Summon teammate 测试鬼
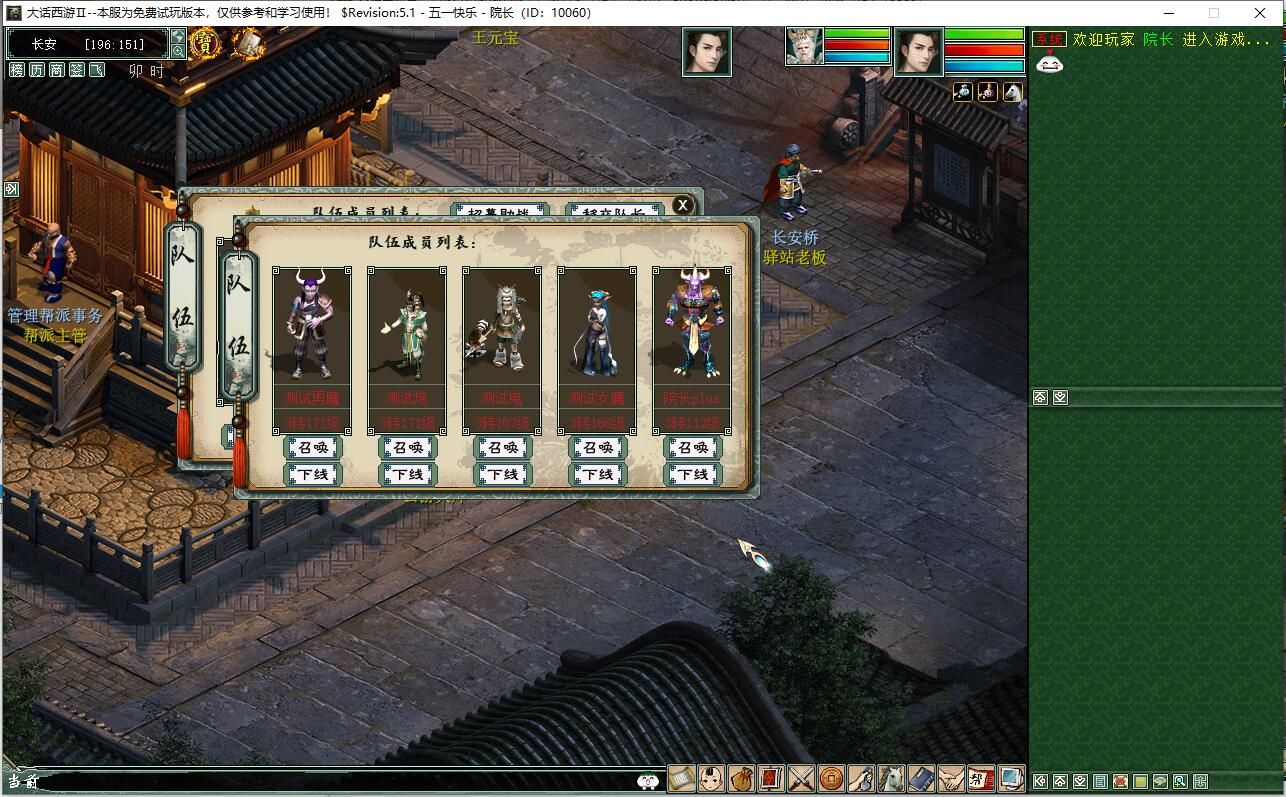Image resolution: width=1286 pixels, height=797 pixels. tap(502, 448)
